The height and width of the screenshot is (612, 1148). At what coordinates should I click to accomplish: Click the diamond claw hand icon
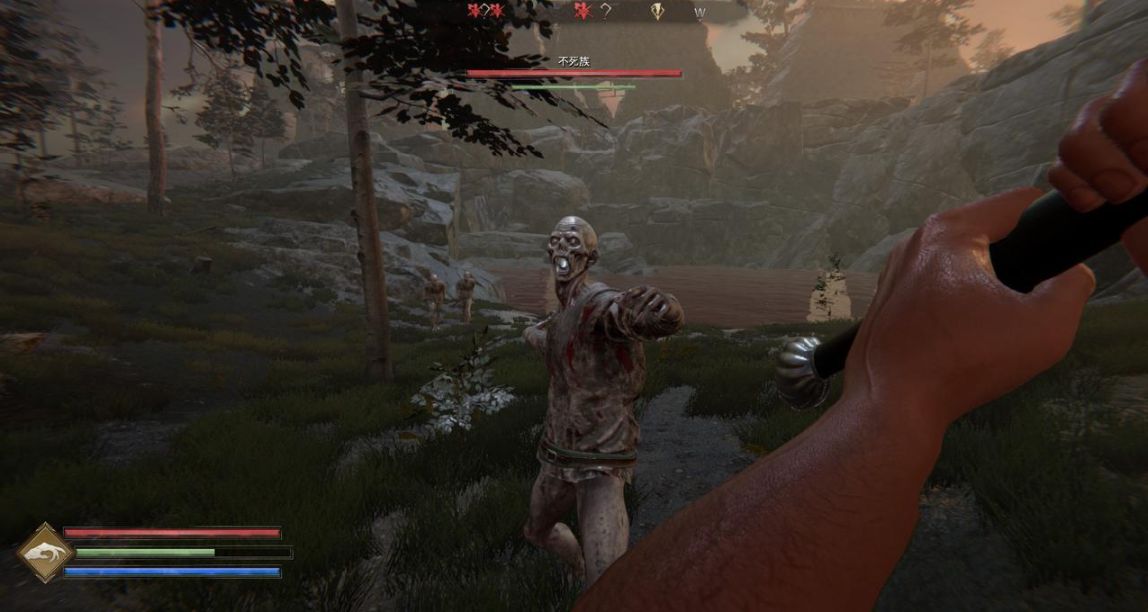(46, 552)
